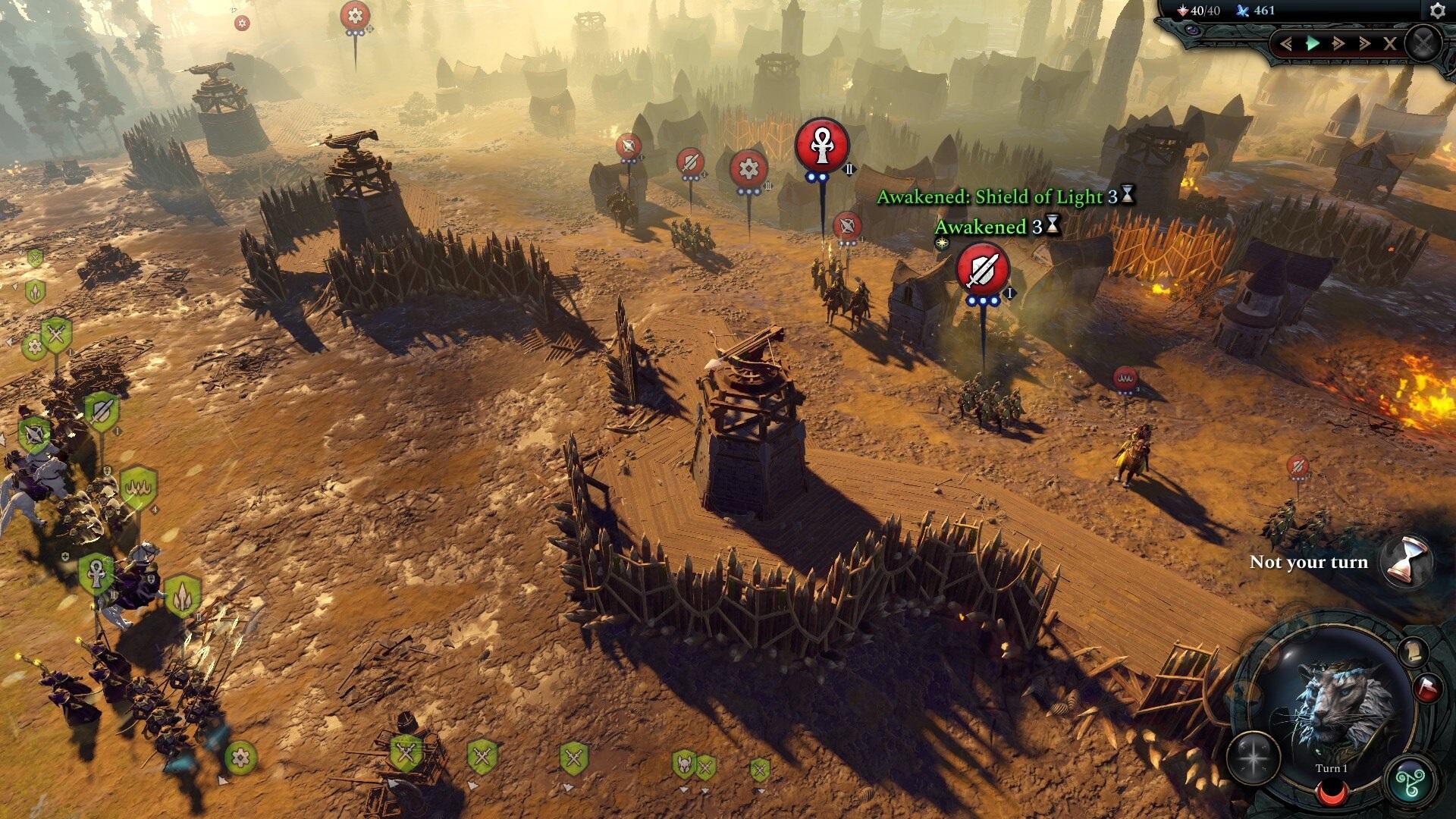Select the friendly green ankh support unit
This screenshot has width=1456, height=819.
pos(96,573)
